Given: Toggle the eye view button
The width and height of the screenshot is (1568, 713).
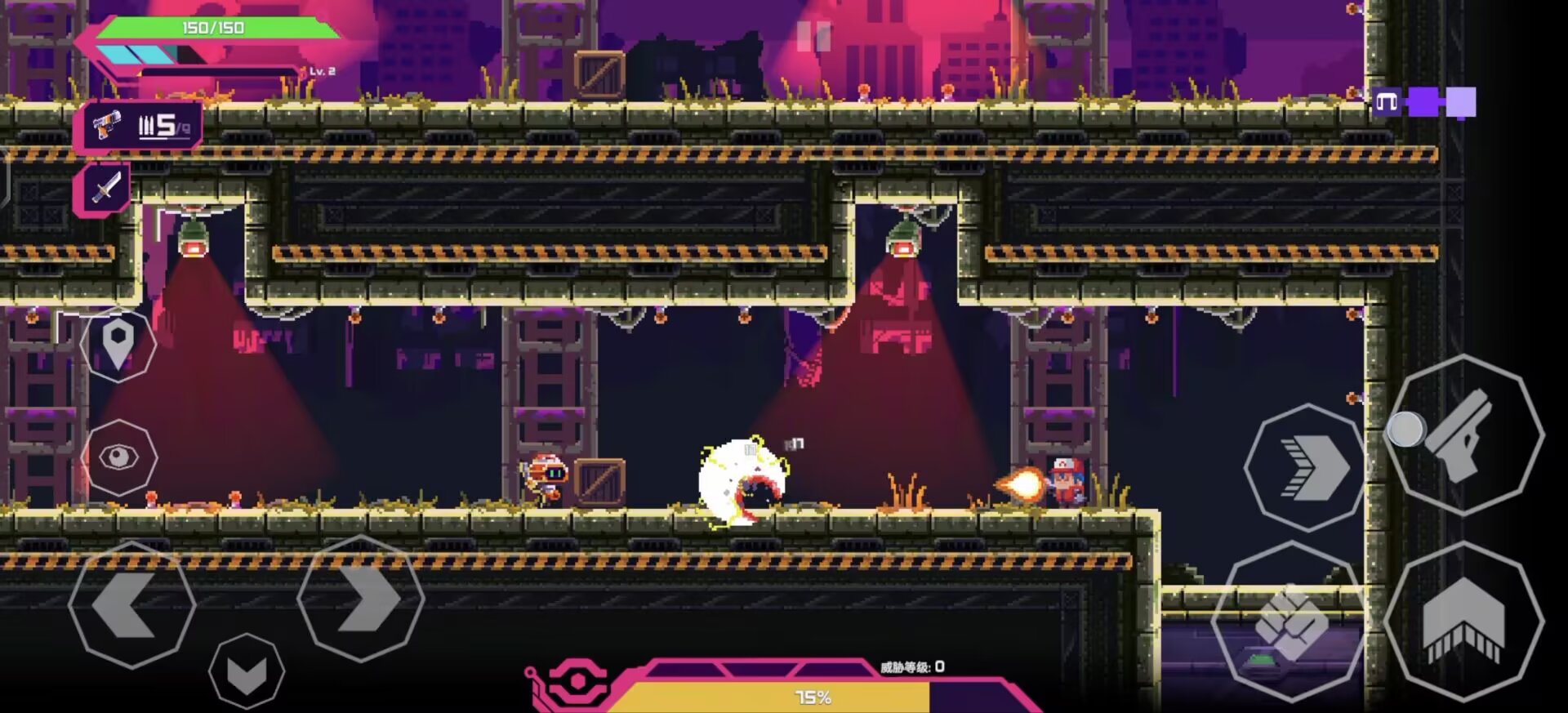Looking at the screenshot, I should pos(118,457).
